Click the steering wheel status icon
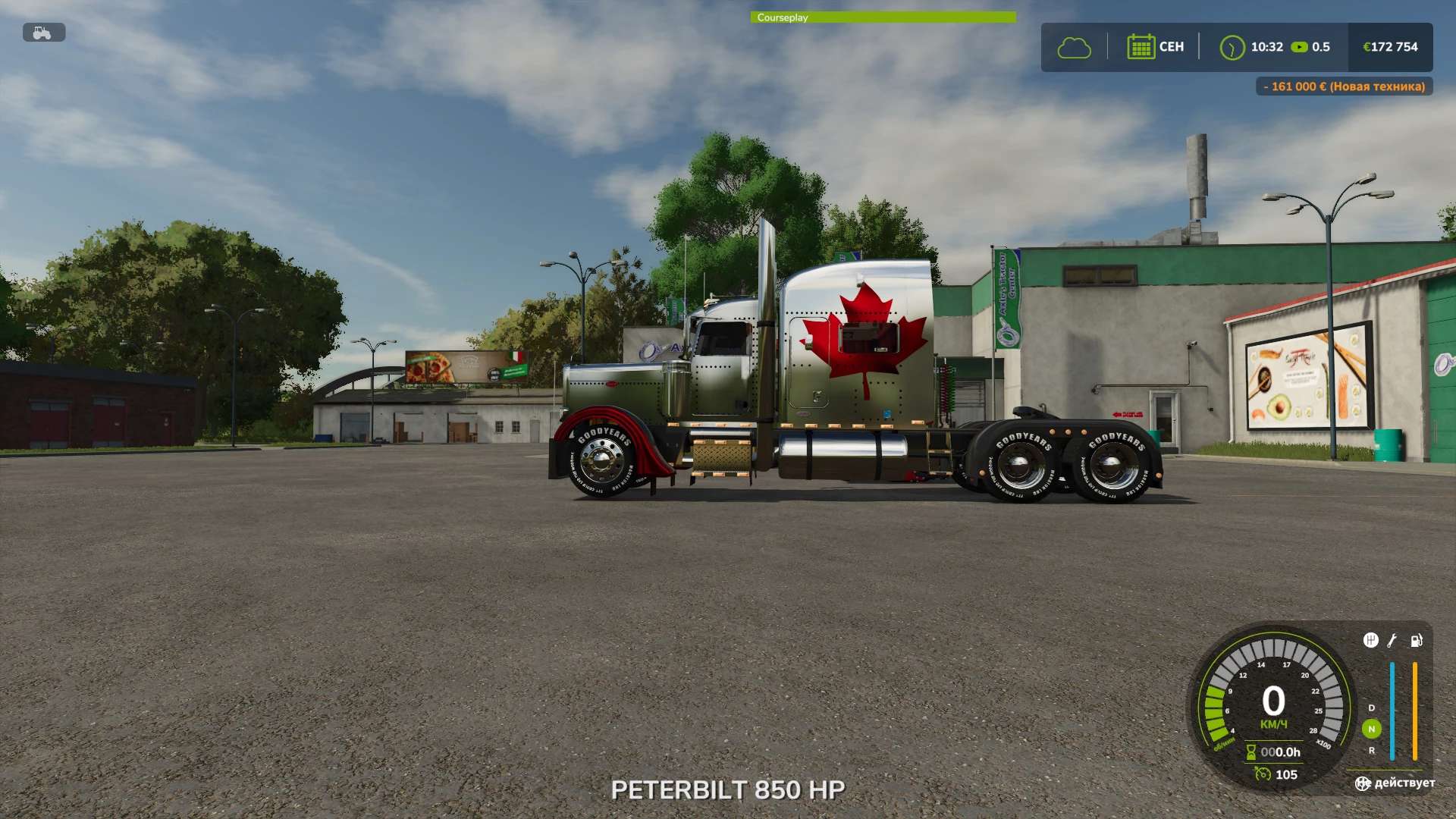The width and height of the screenshot is (1456, 819). [x=1363, y=783]
